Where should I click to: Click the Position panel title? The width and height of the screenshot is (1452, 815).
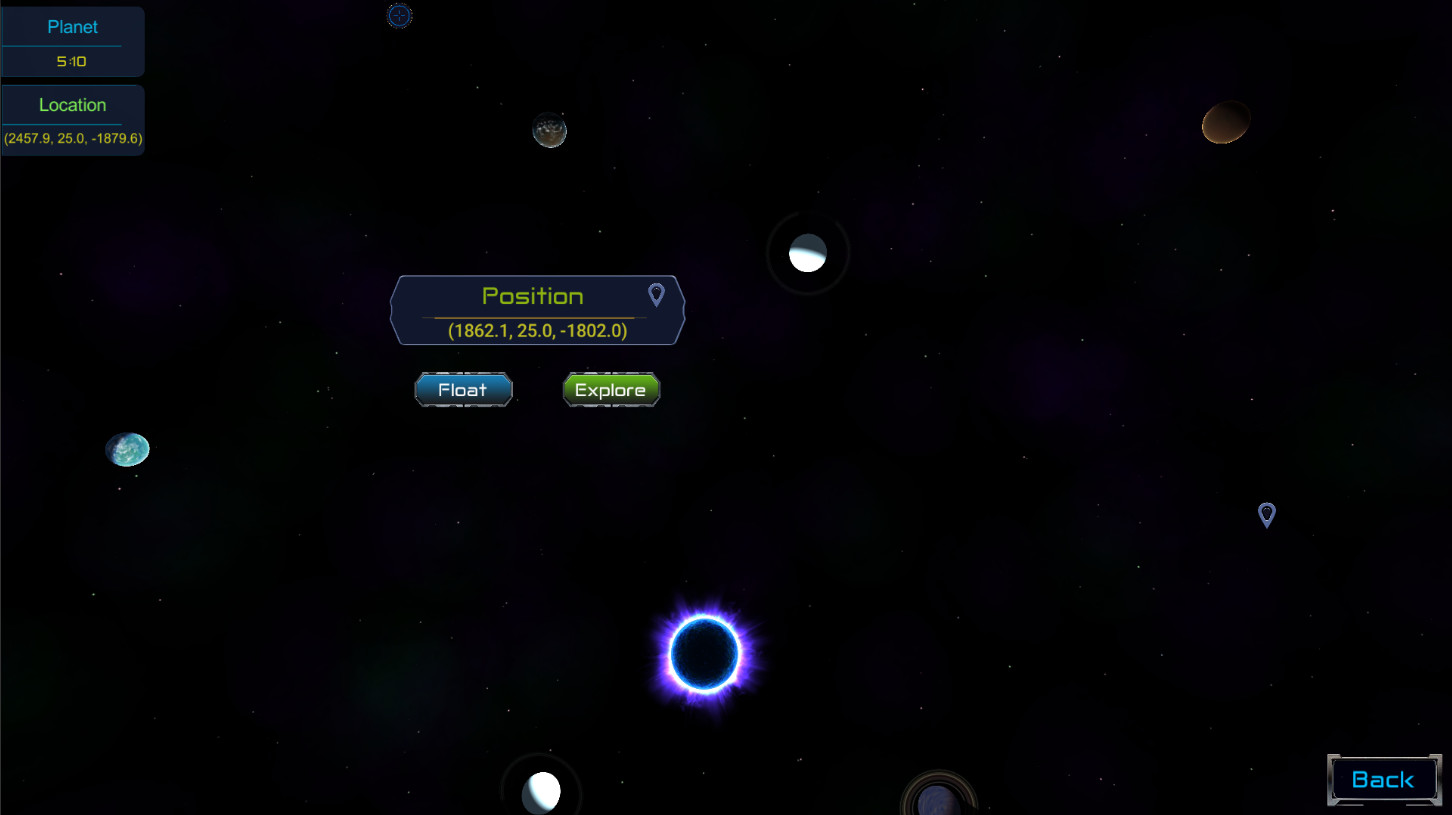pyautogui.click(x=533, y=295)
